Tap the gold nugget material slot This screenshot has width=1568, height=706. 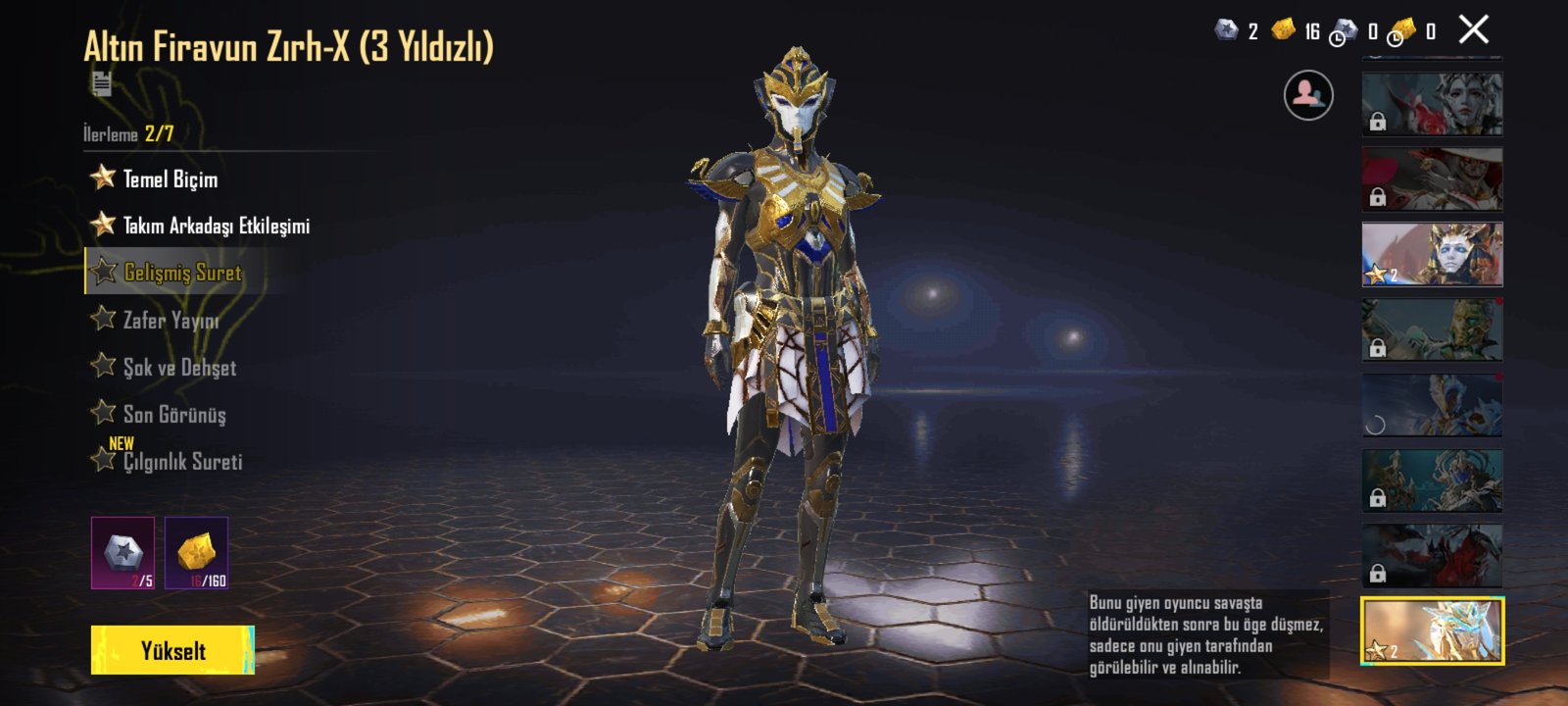tap(197, 553)
